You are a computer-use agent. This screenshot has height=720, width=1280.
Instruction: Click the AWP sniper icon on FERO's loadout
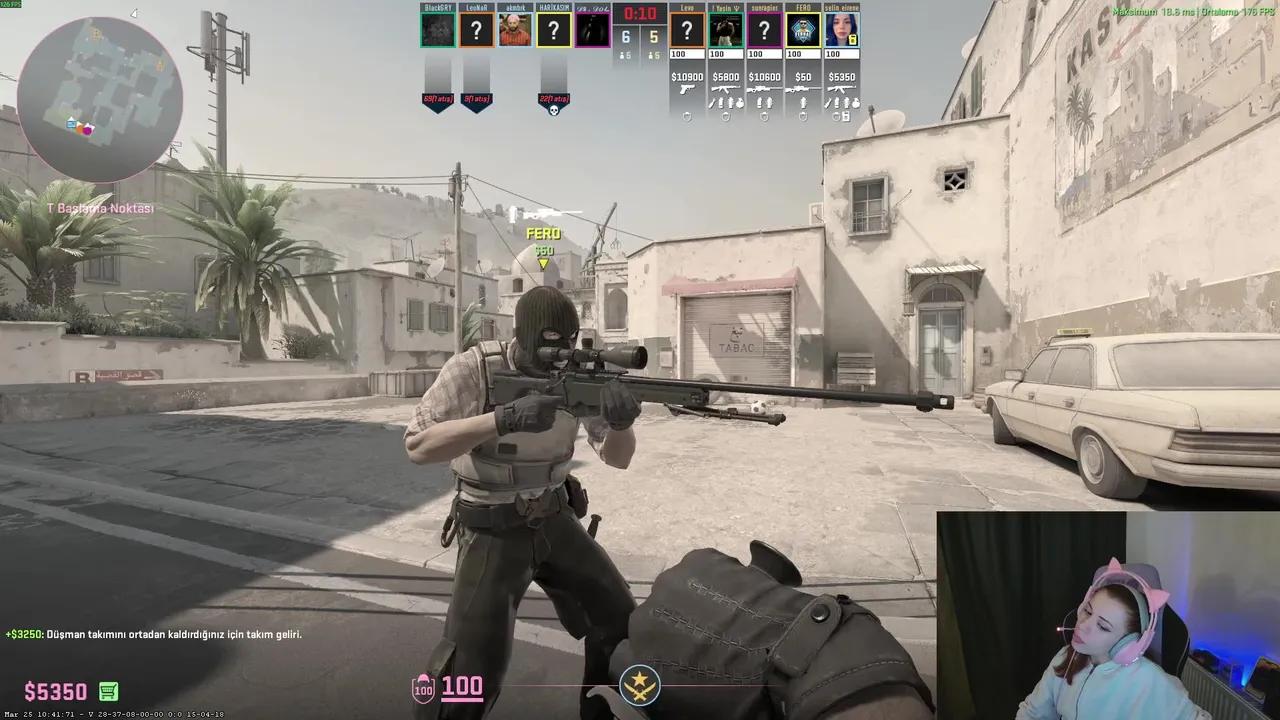(x=802, y=88)
